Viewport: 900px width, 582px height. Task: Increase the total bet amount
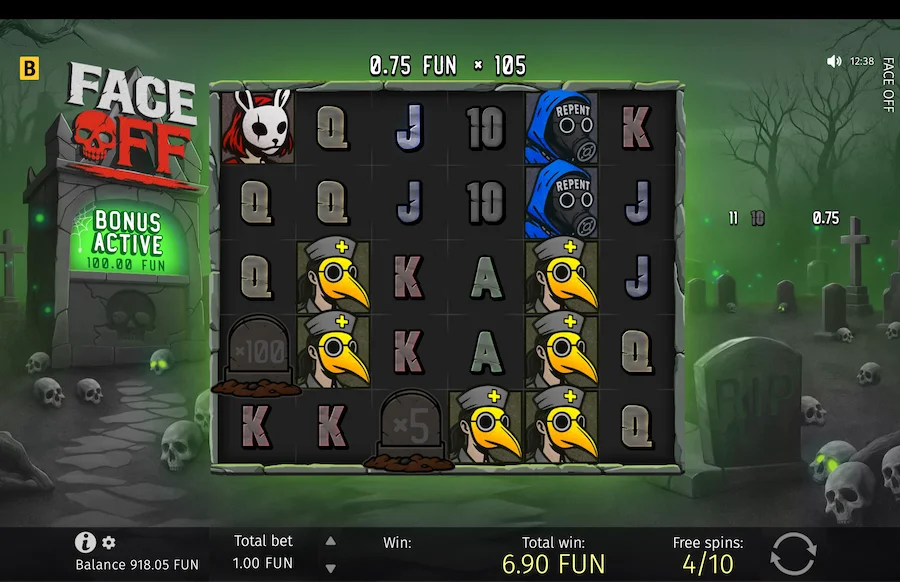pyautogui.click(x=331, y=541)
